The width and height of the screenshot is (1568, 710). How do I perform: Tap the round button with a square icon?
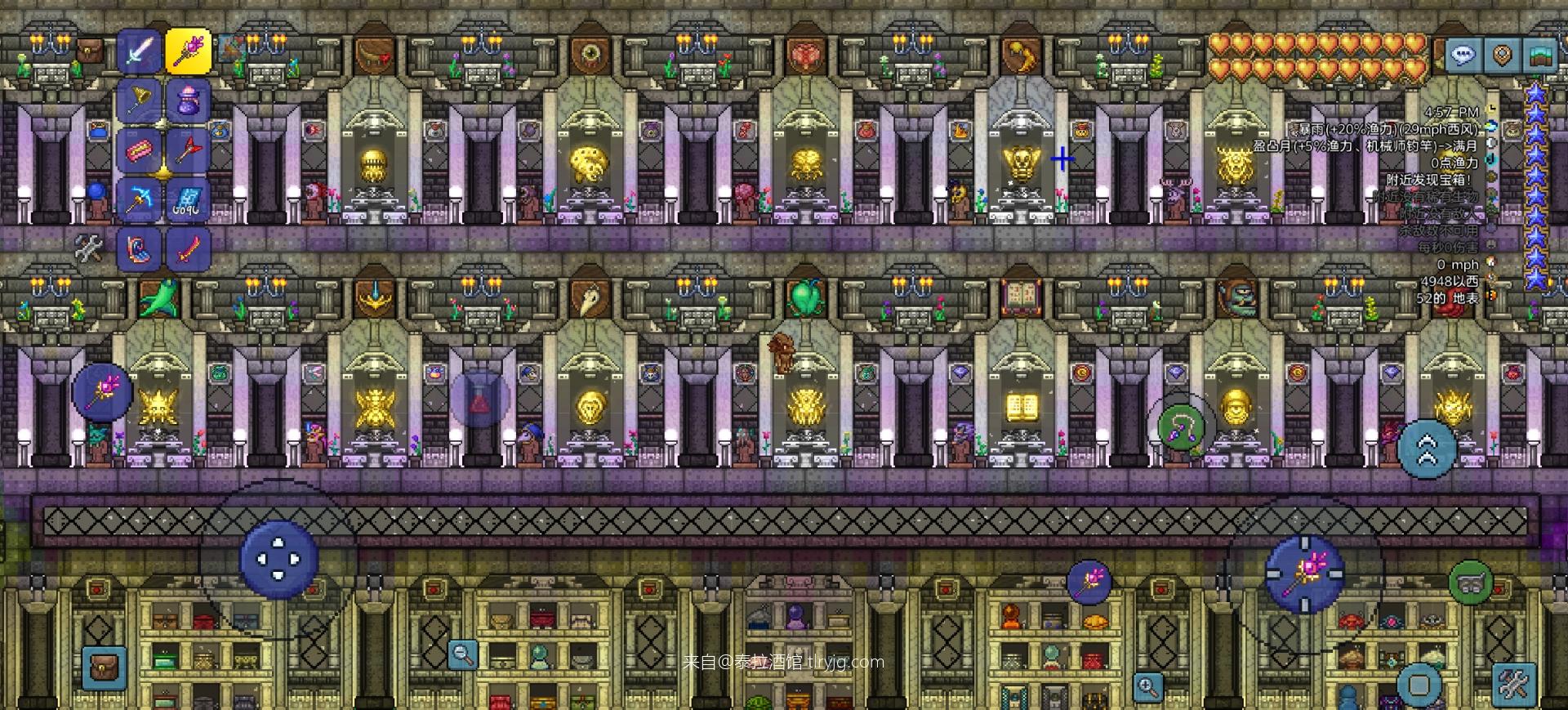pyautogui.click(x=1420, y=685)
